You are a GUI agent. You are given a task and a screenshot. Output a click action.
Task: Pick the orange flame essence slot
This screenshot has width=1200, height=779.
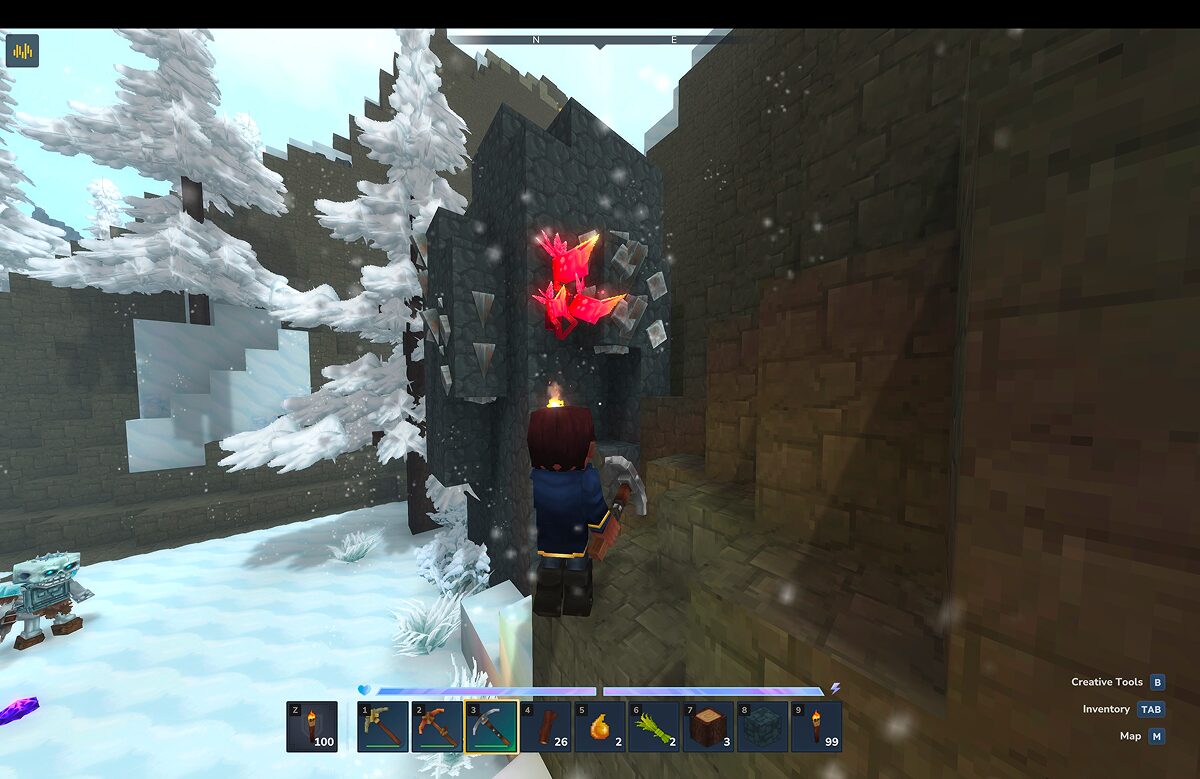coord(600,726)
